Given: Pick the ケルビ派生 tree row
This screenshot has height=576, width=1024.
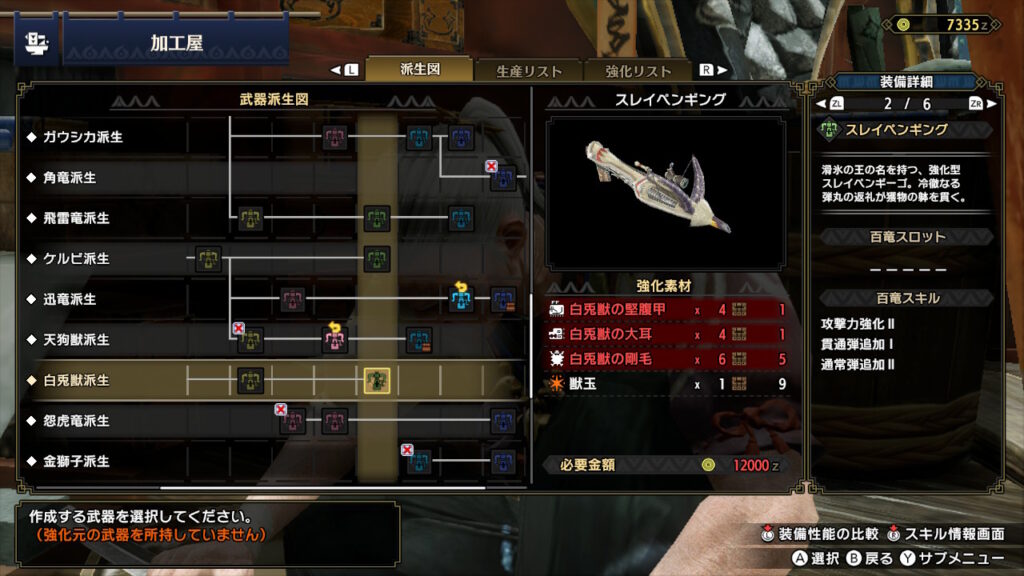Looking at the screenshot, I should pos(76,259).
